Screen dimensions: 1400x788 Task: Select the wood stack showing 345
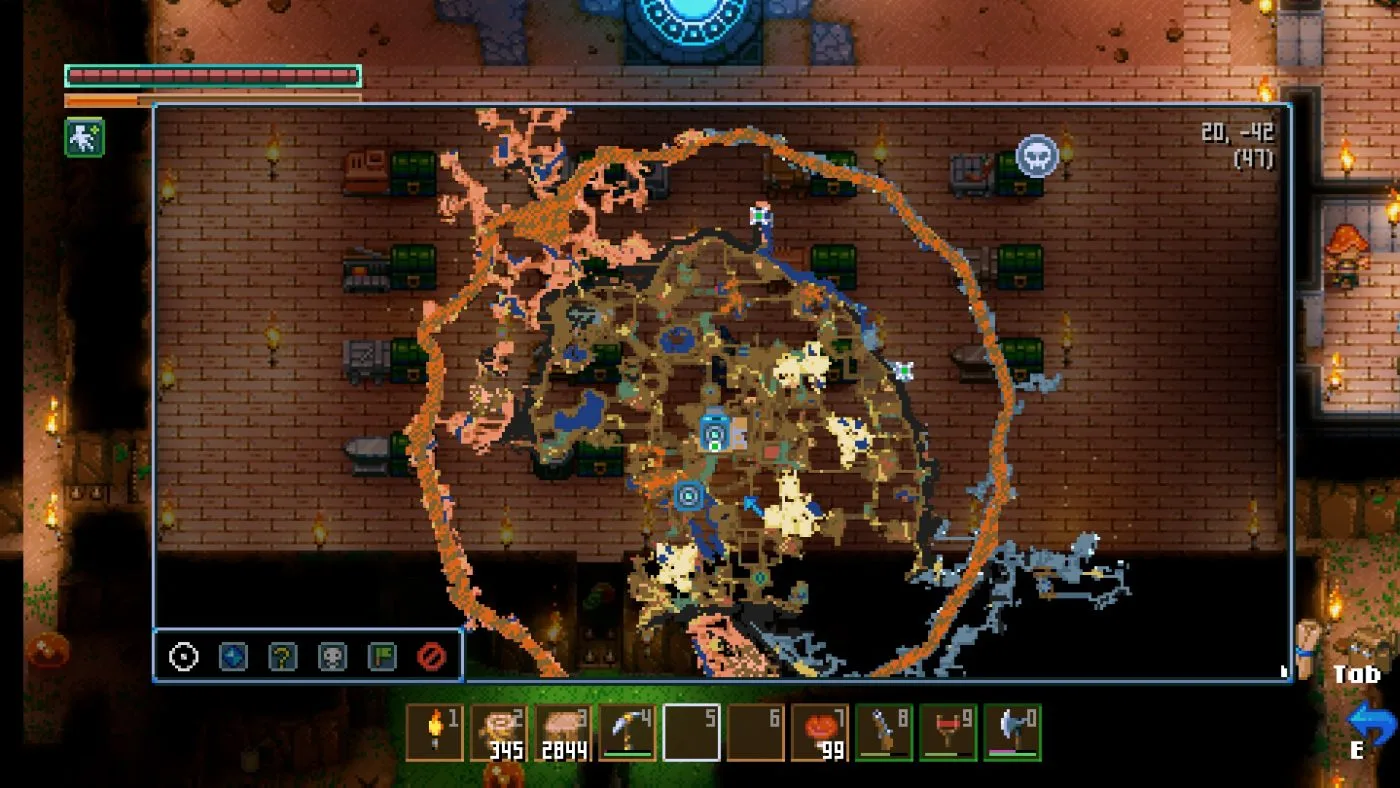pyautogui.click(x=499, y=733)
